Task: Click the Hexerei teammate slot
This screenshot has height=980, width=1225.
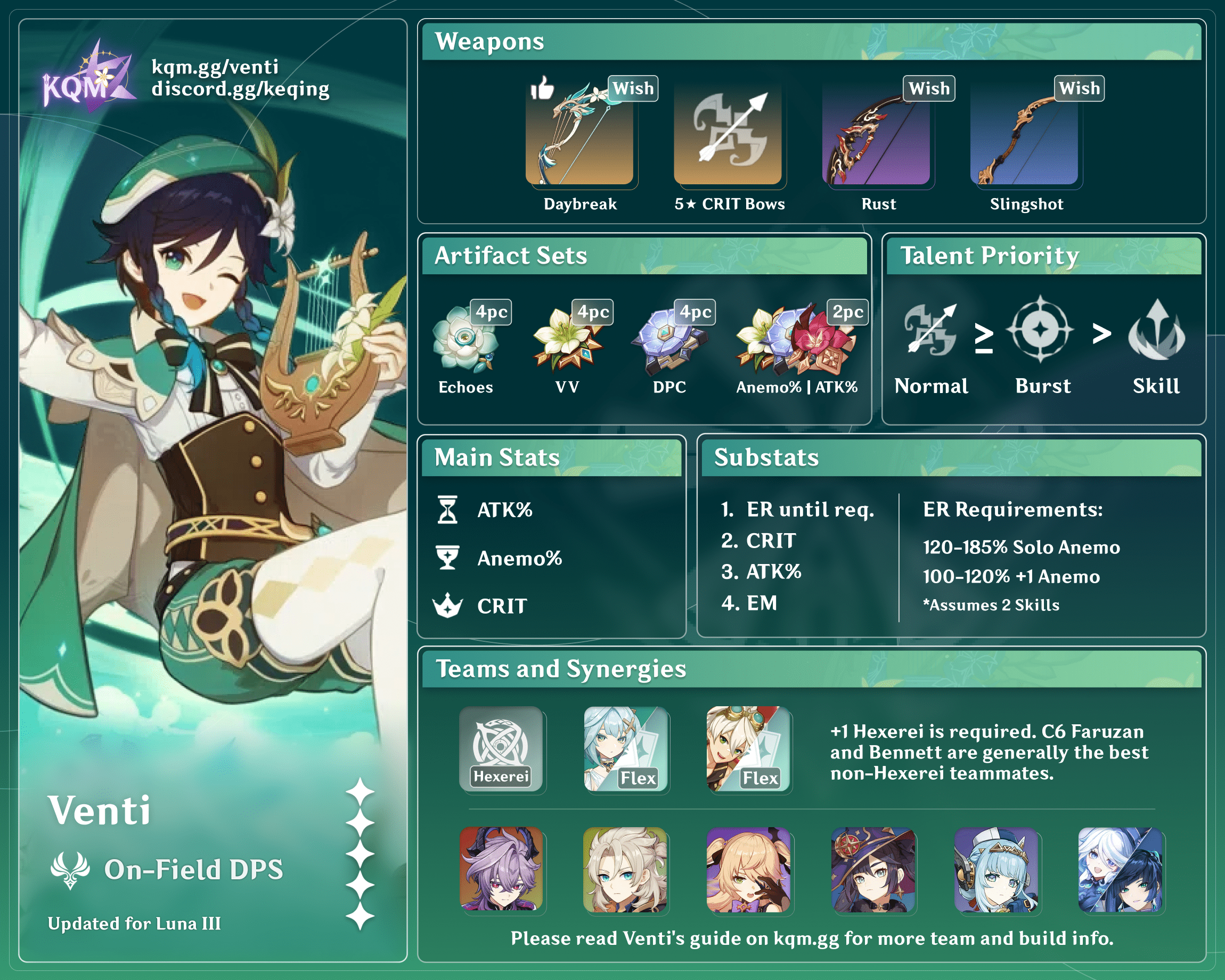Action: (x=501, y=749)
